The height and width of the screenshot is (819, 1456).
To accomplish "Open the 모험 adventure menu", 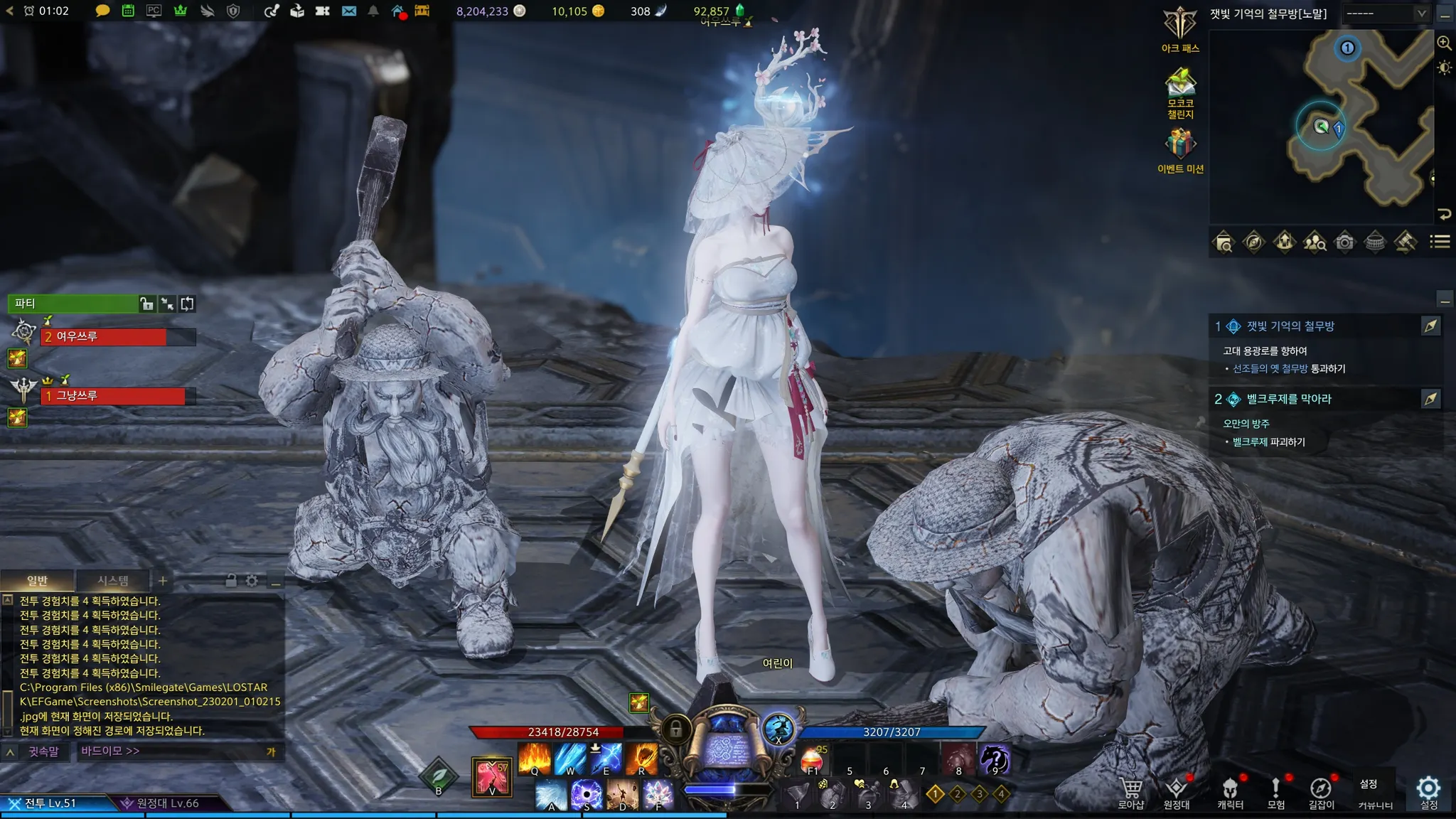I will [1275, 791].
